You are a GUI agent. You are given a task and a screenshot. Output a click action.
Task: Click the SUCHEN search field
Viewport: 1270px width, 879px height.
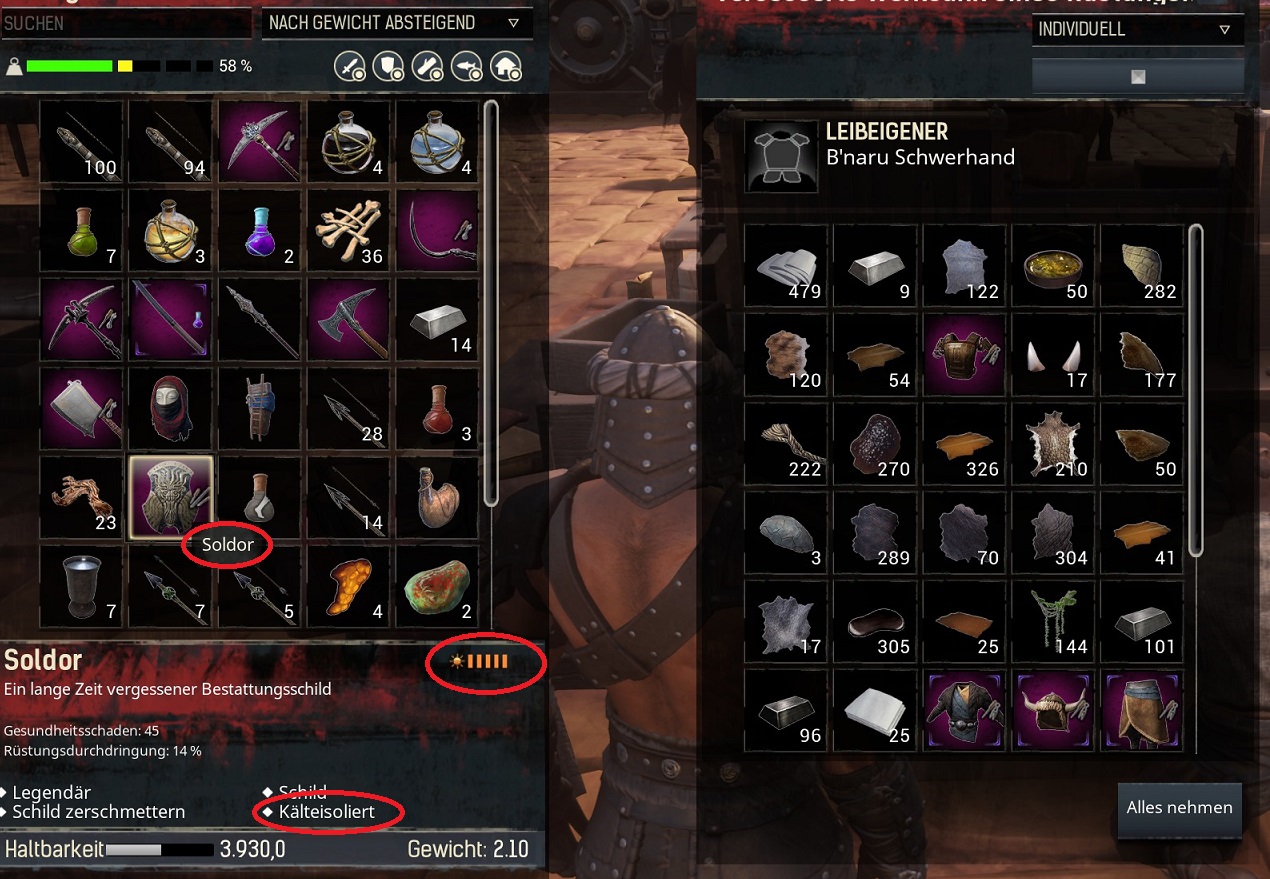[x=126, y=22]
